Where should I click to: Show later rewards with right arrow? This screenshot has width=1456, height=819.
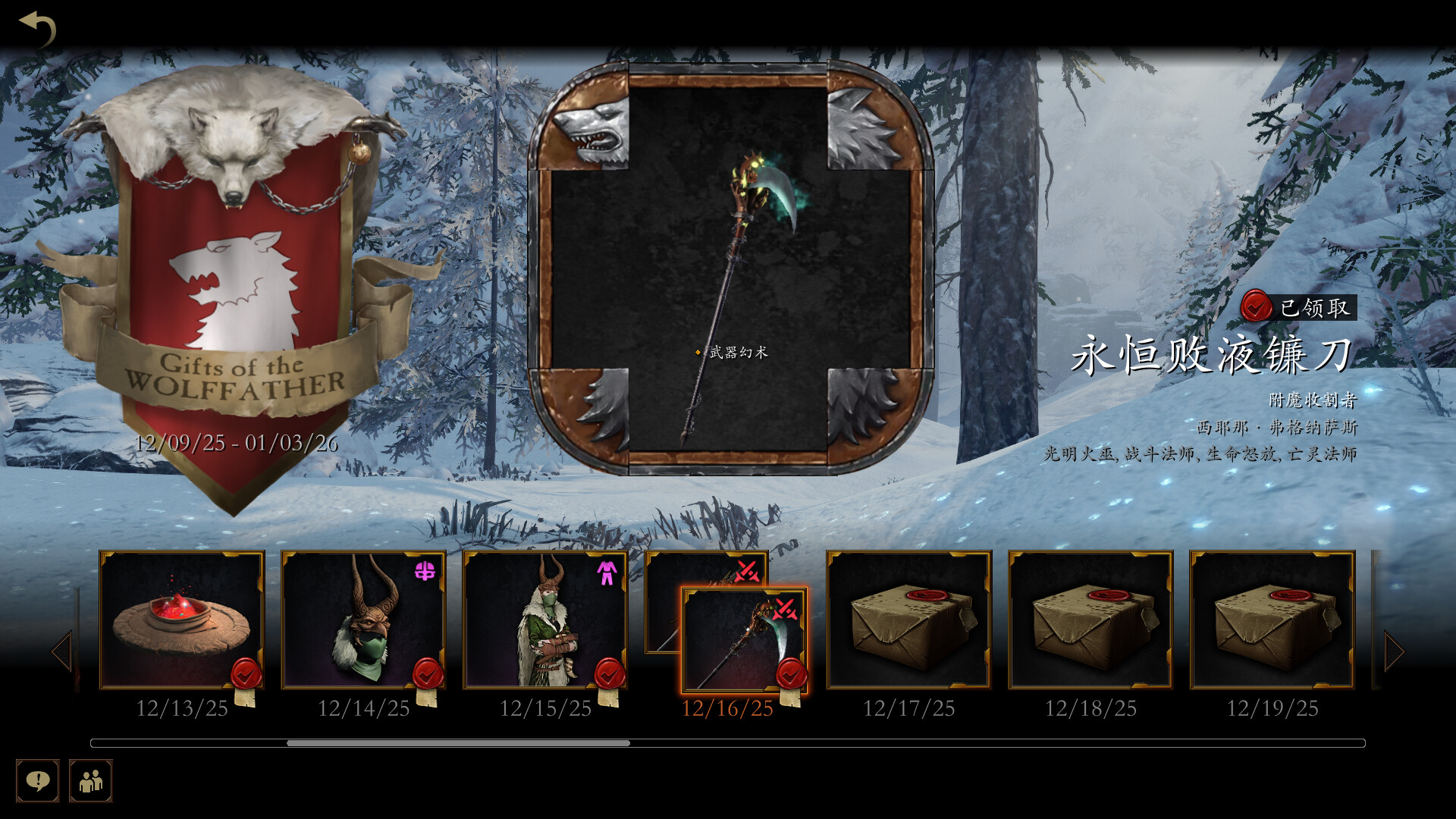click(x=1394, y=651)
